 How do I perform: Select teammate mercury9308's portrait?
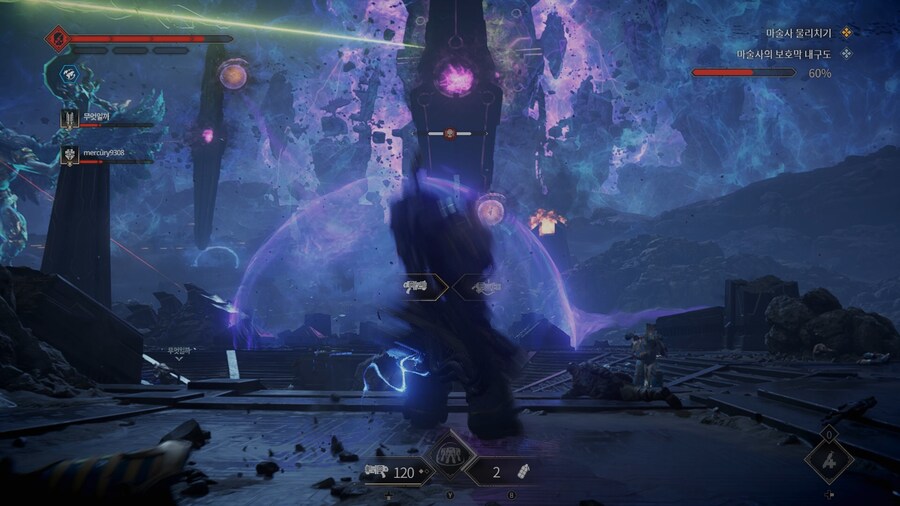[x=70, y=154]
